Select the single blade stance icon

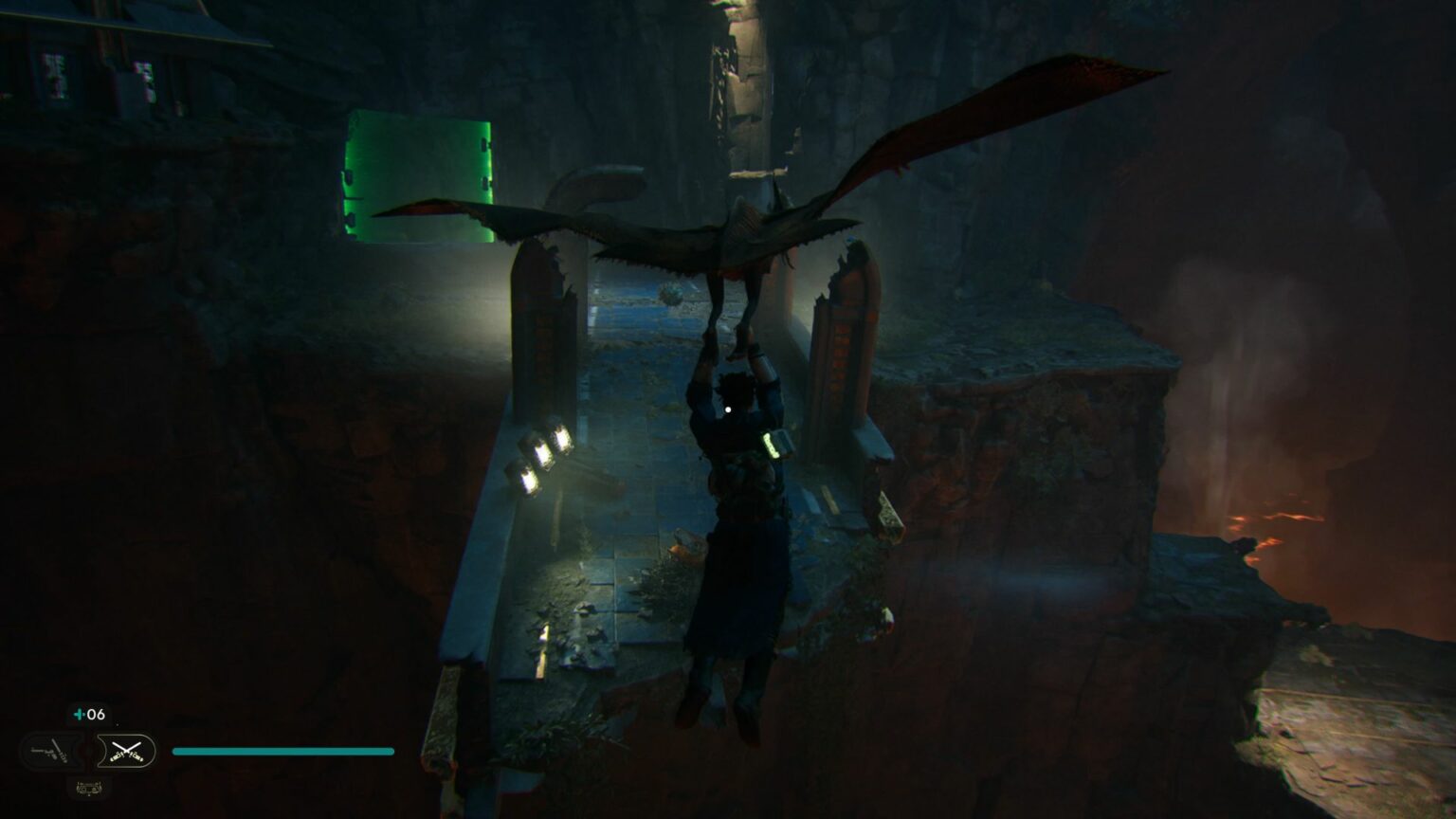[x=49, y=751]
